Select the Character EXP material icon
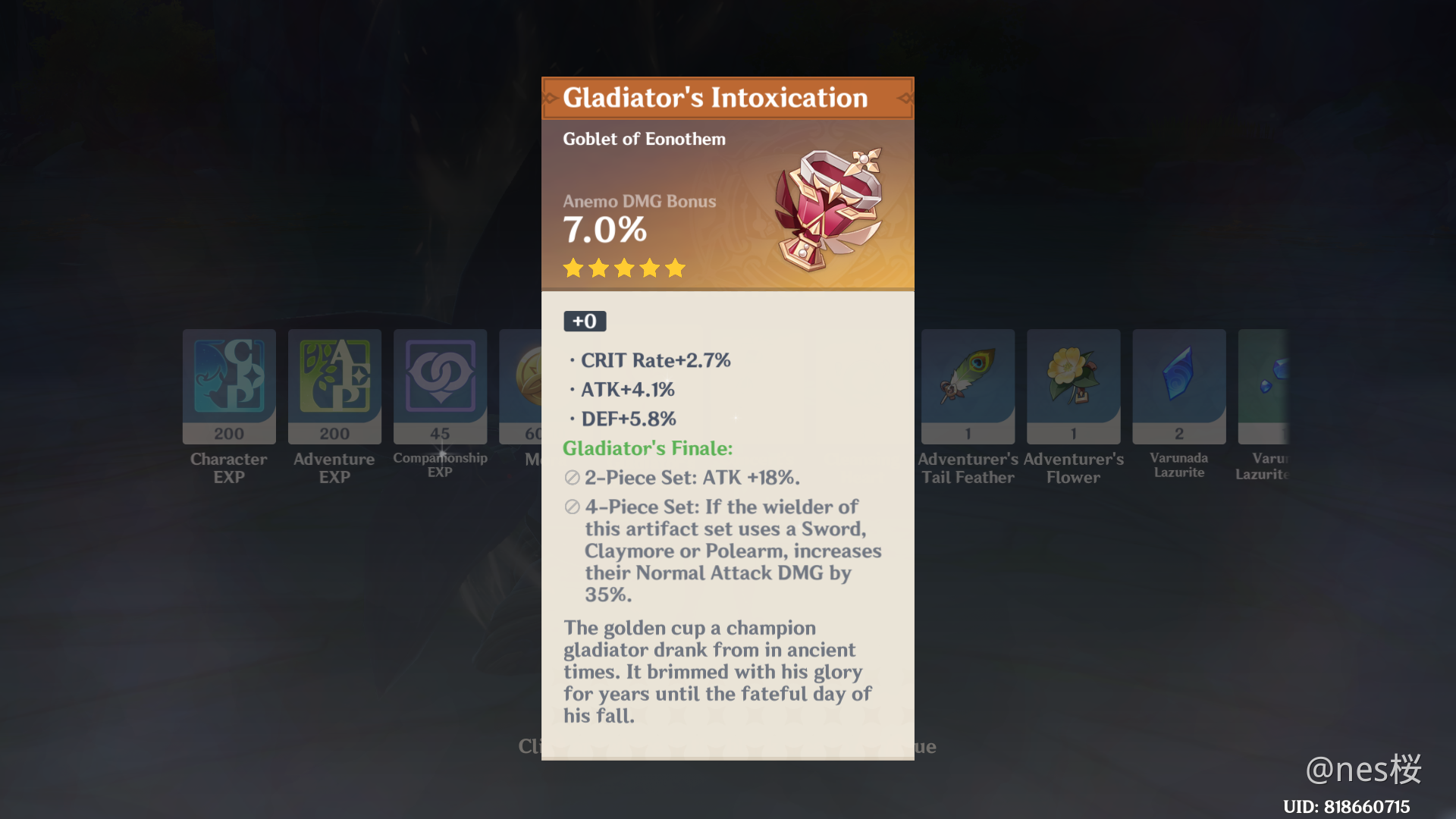 pos(228,387)
